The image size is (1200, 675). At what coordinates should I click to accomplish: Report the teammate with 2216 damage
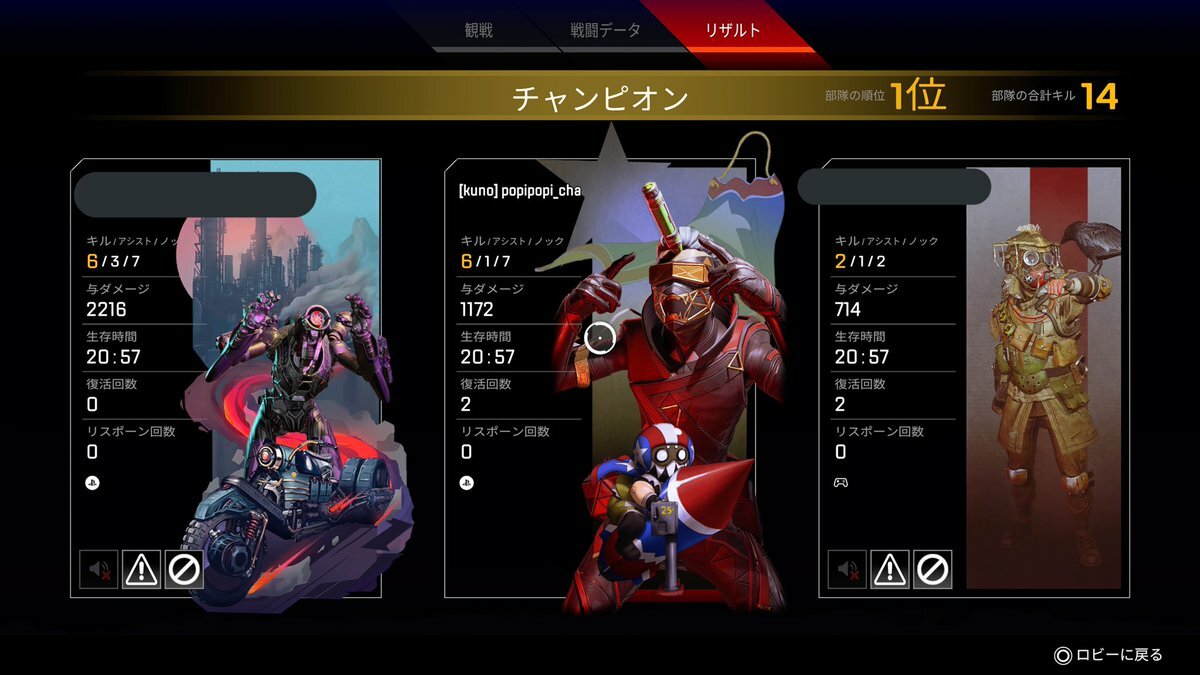click(141, 569)
